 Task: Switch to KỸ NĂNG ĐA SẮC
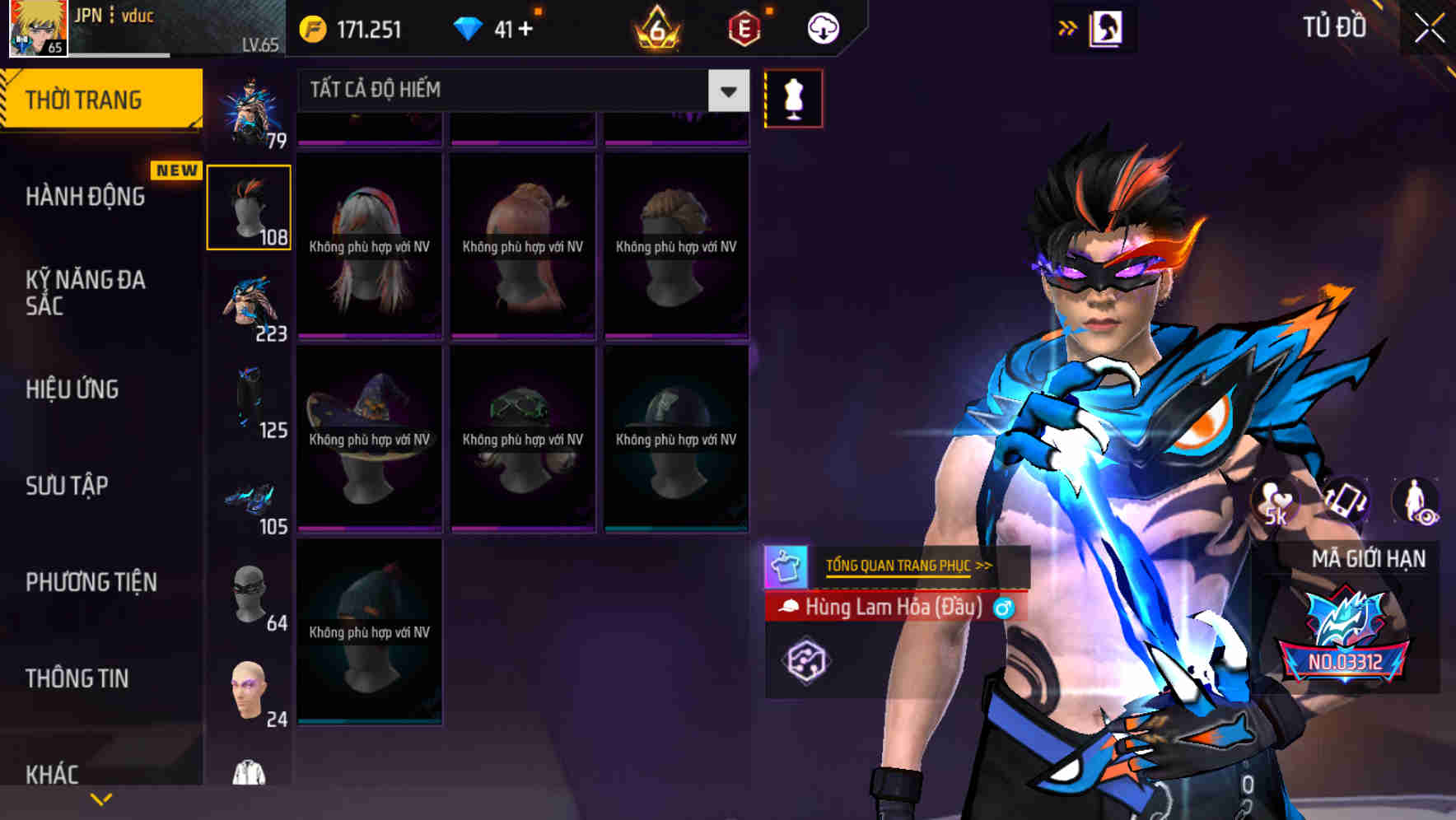pyautogui.click(x=86, y=292)
